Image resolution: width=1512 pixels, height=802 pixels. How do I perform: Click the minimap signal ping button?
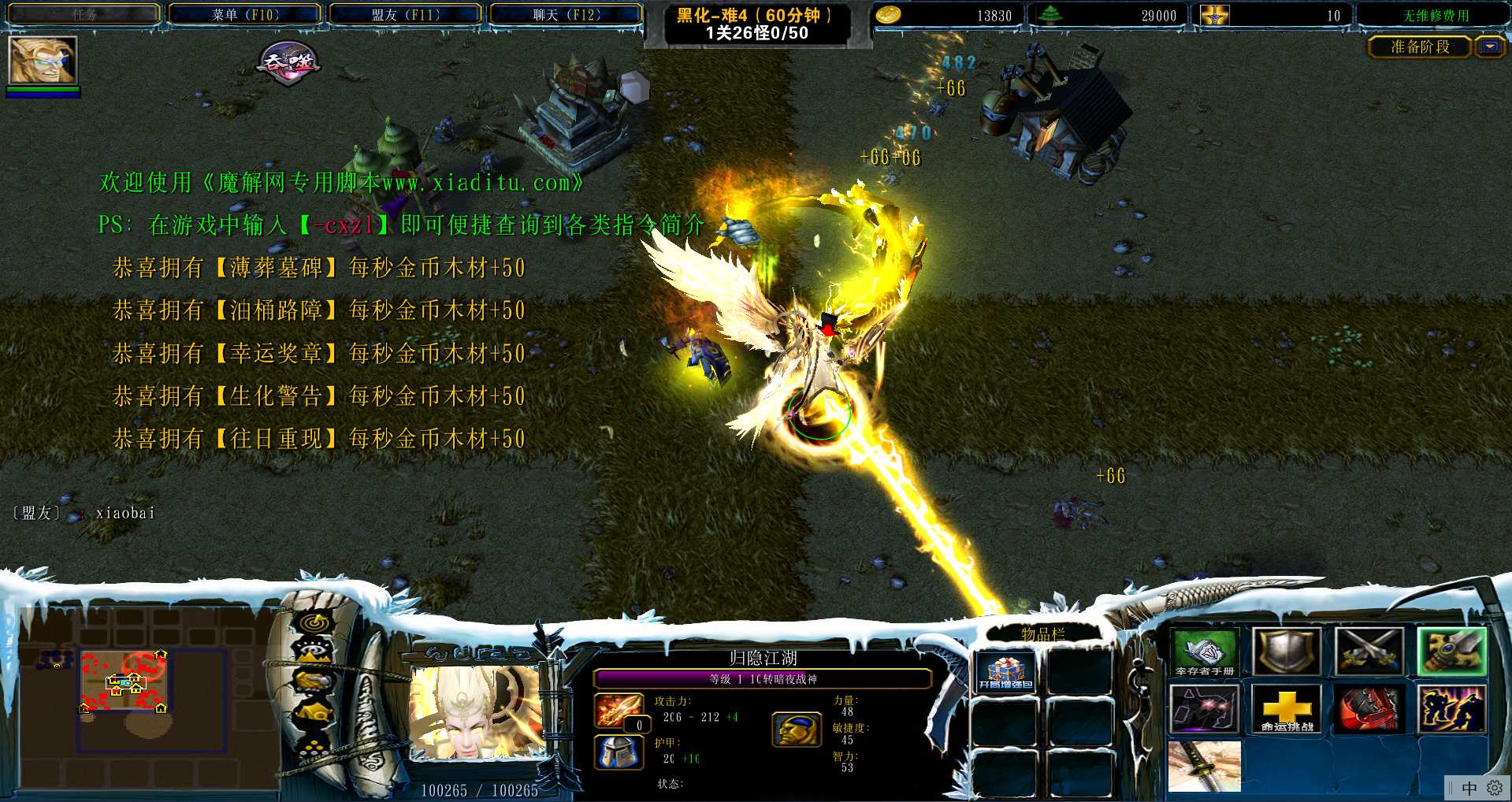(x=314, y=623)
